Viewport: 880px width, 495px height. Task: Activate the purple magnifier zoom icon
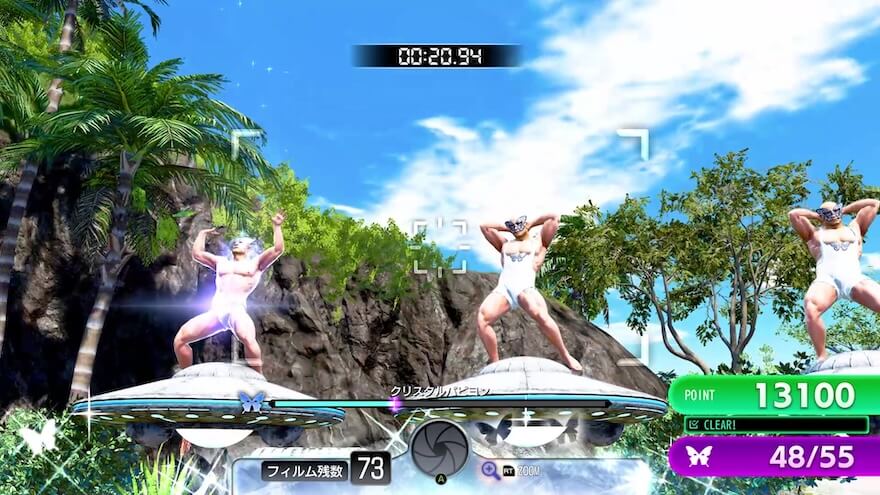click(491, 469)
